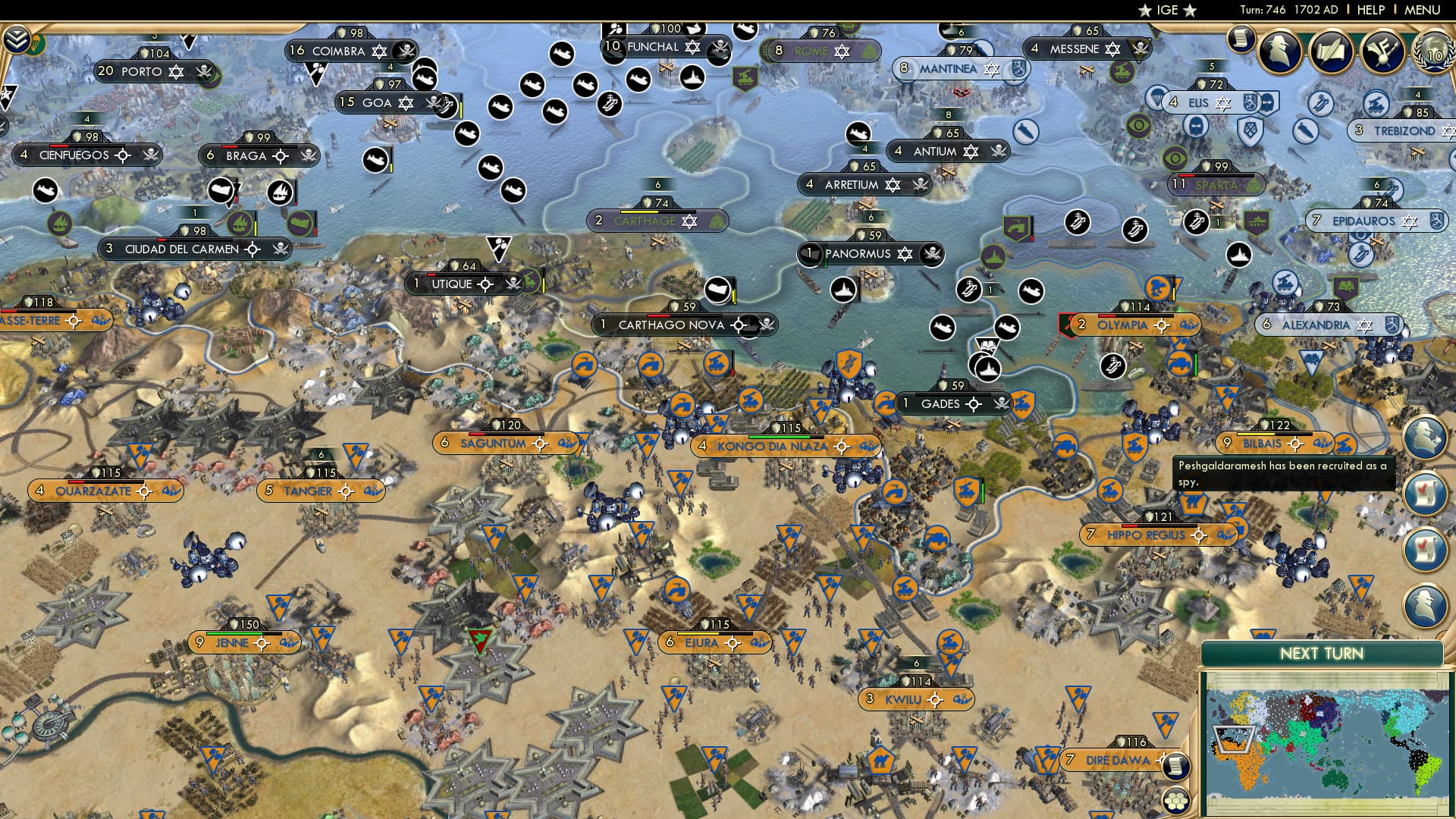This screenshot has height=819, width=1456.
Task: Open the in-game editor via the IGE stars
Action: (x=1168, y=11)
